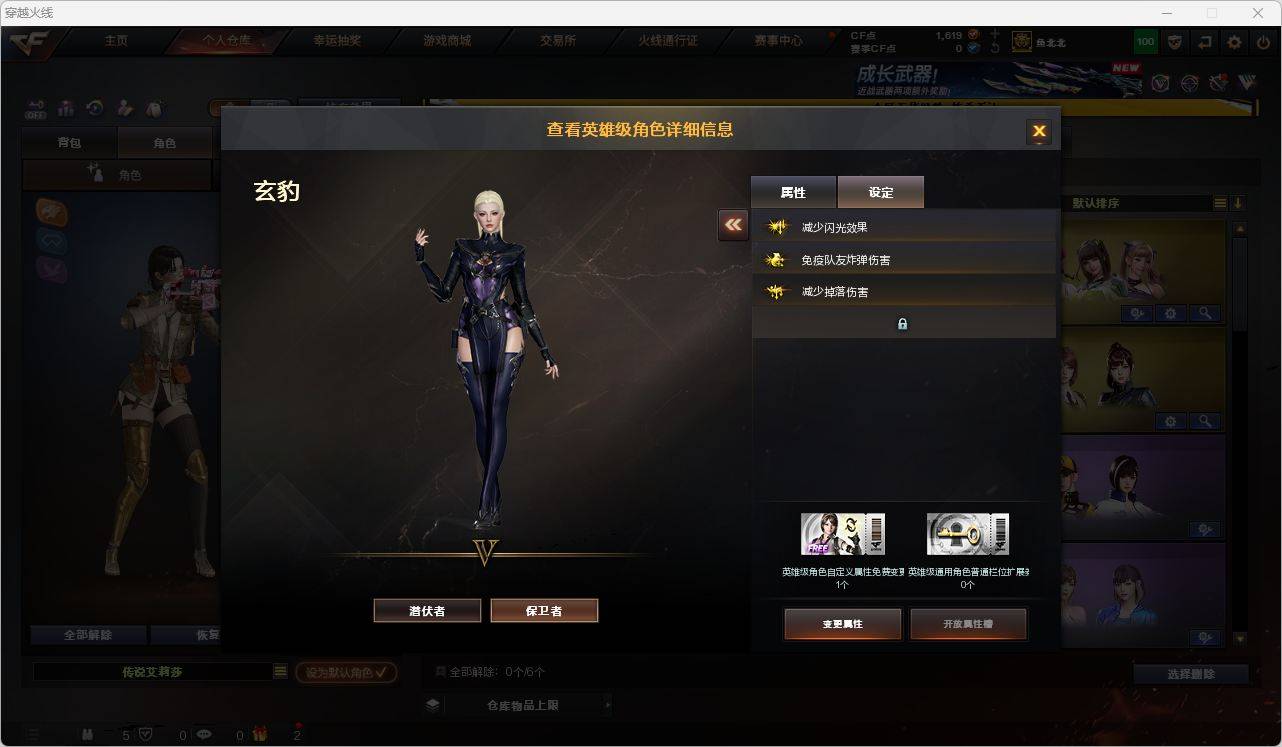
Task: Select the 潜伏者 faction option
Action: click(427, 610)
